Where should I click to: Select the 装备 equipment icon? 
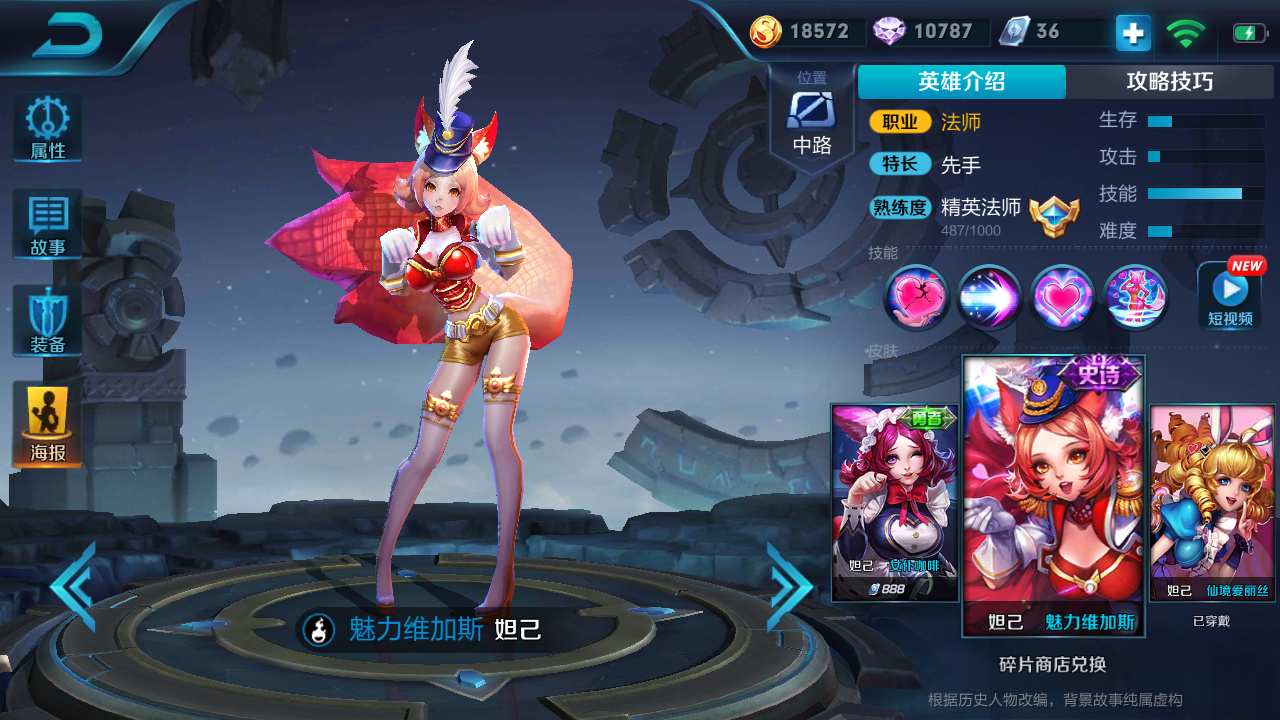pos(46,320)
